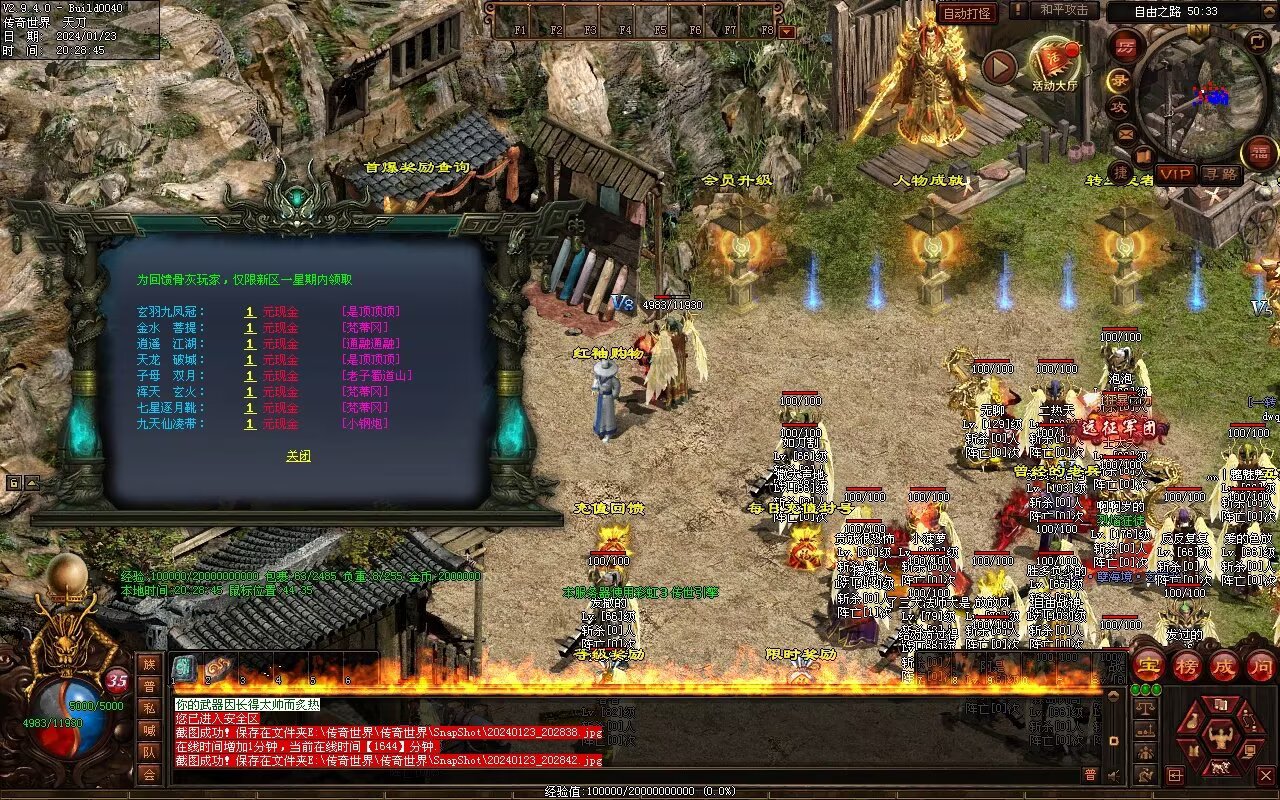Close the veteran reward dialog via 关闭
The width and height of the screenshot is (1280, 800).
(298, 456)
